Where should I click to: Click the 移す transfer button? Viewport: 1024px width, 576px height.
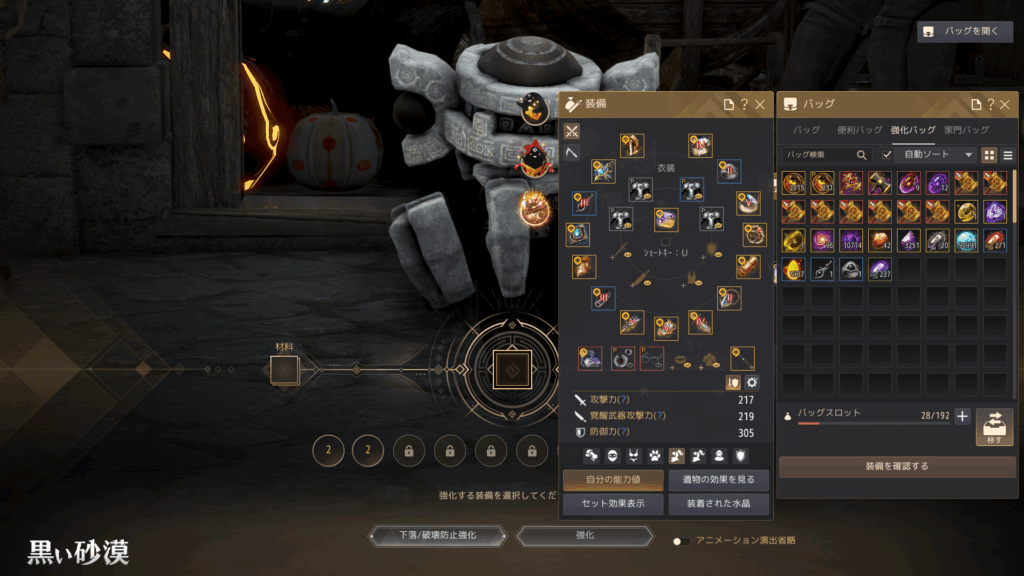click(994, 426)
